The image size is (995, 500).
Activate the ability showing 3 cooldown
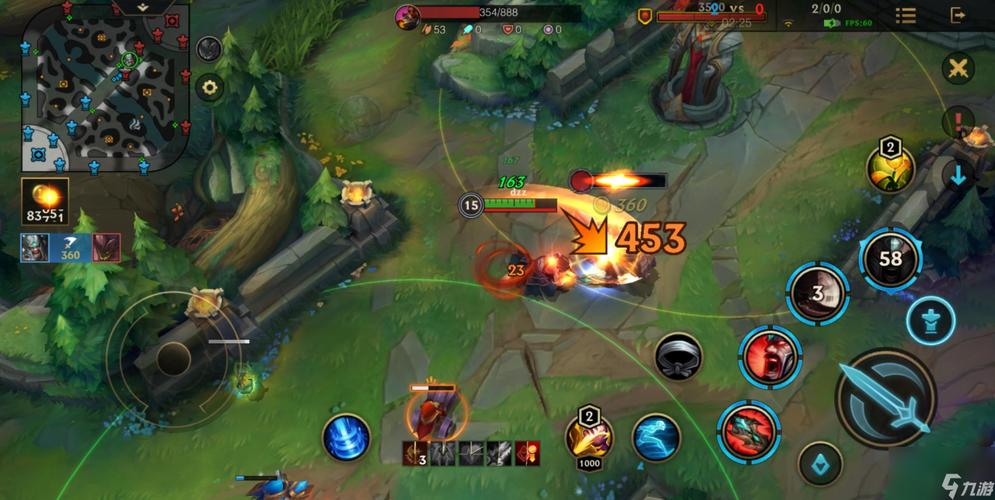817,293
